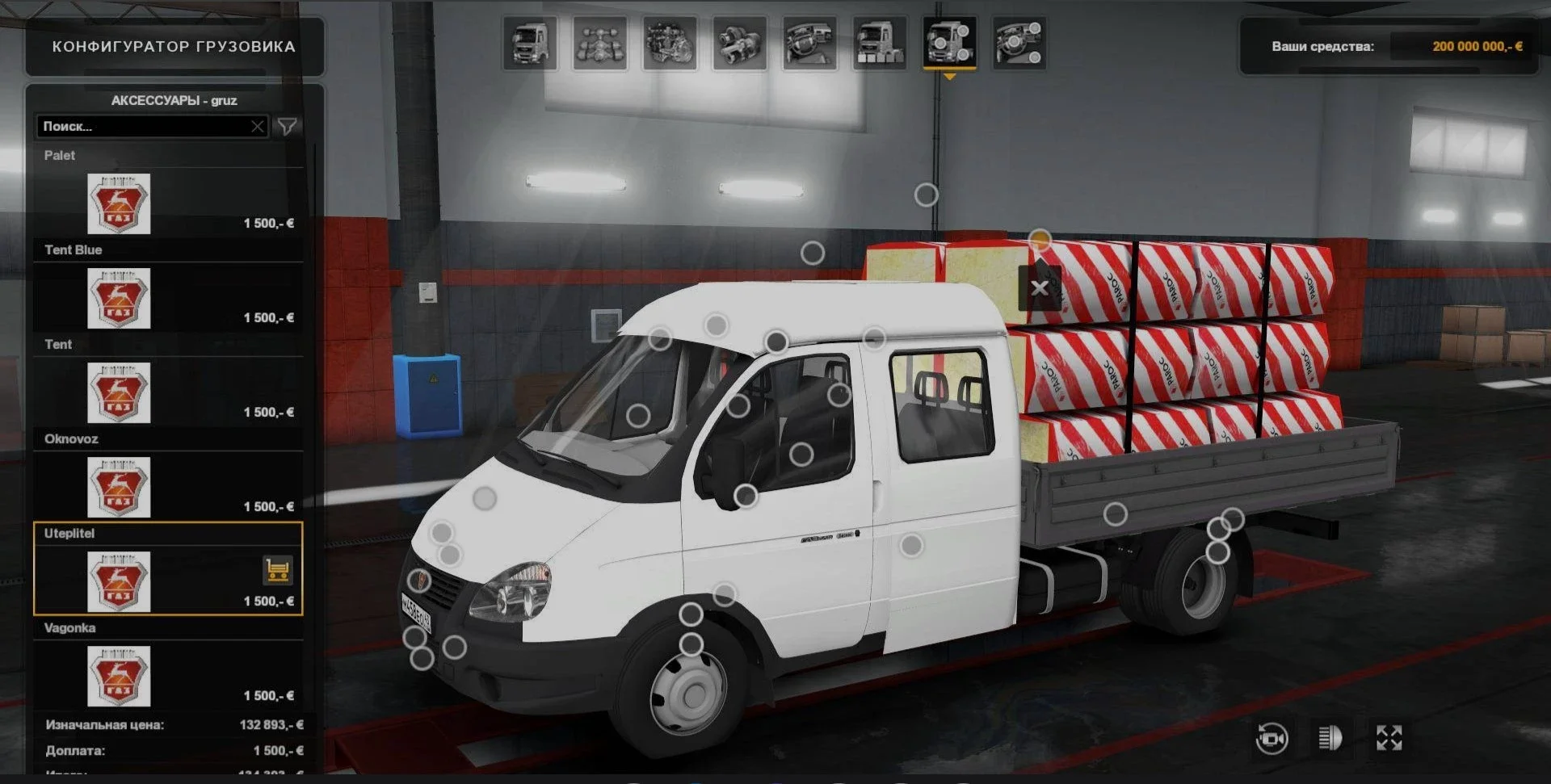Select the Palet accessory thumbnail
Screen dimensions: 1551x784
tap(117, 204)
